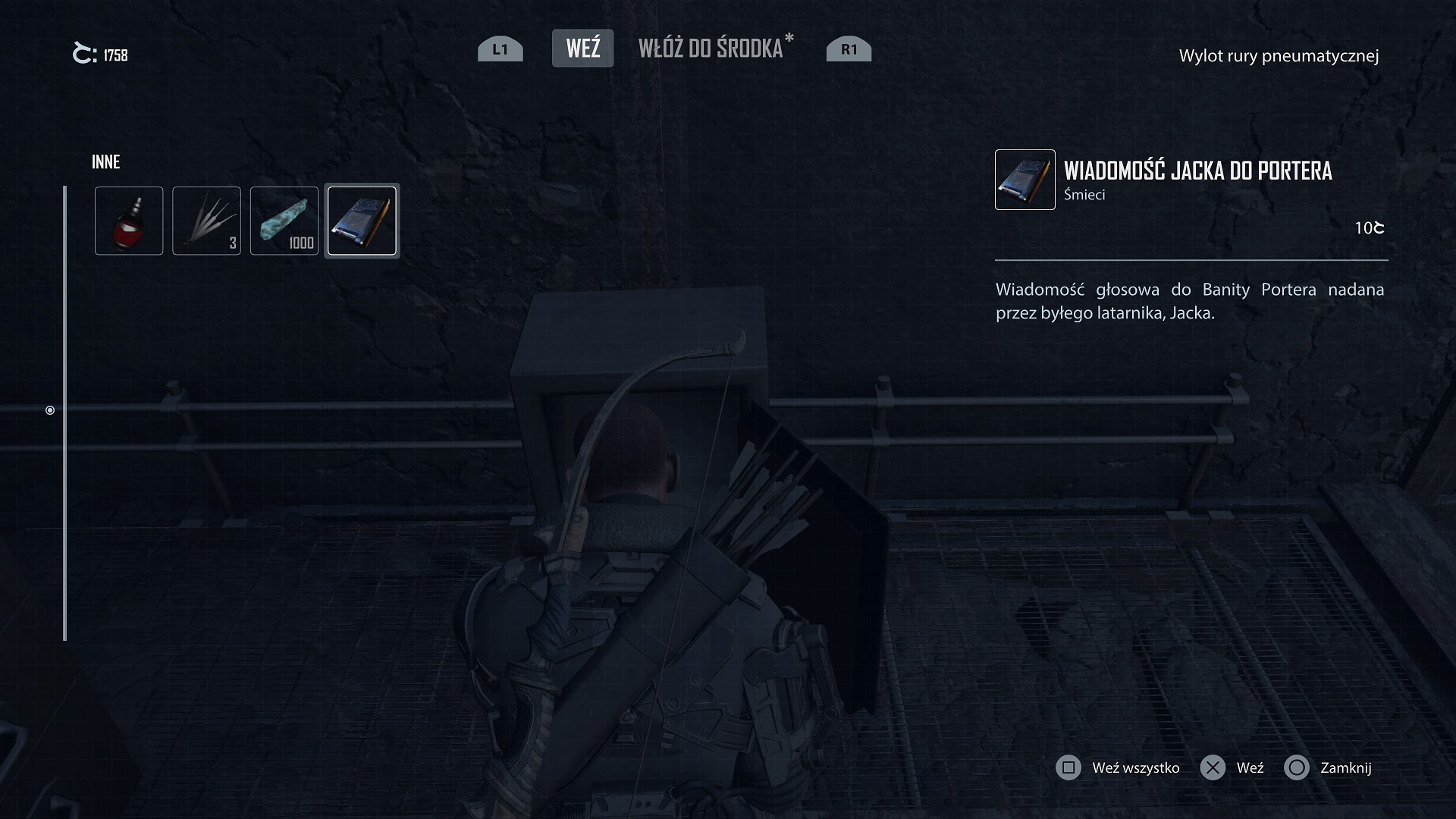Close the container with Zamknij
The height and width of the screenshot is (819, 1456).
(1329, 768)
